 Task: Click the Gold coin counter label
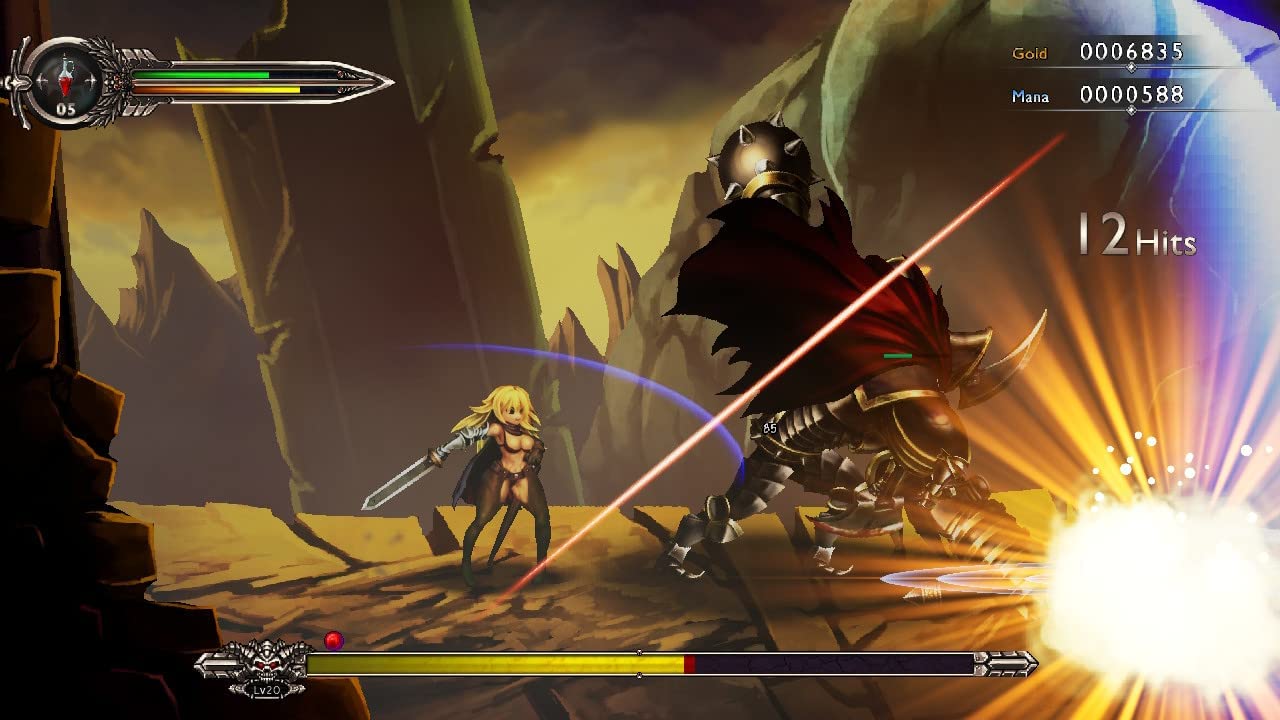click(1032, 55)
